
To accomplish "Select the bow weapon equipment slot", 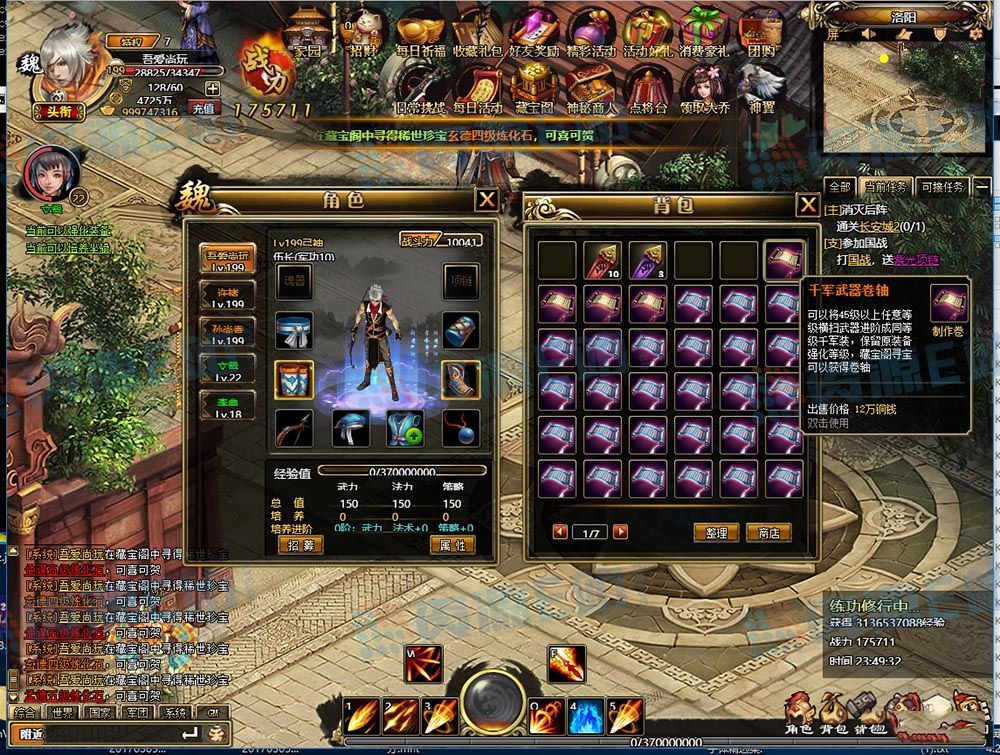I will click(x=294, y=427).
